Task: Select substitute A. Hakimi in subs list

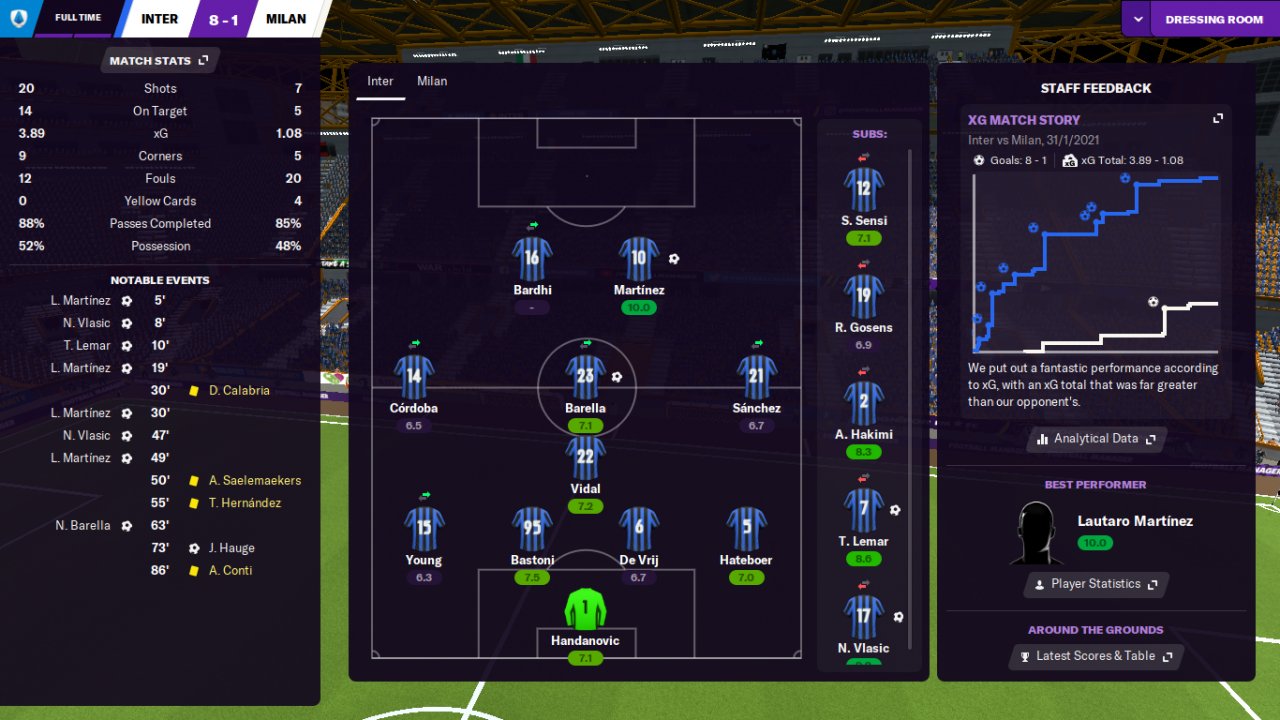Action: pos(864,403)
